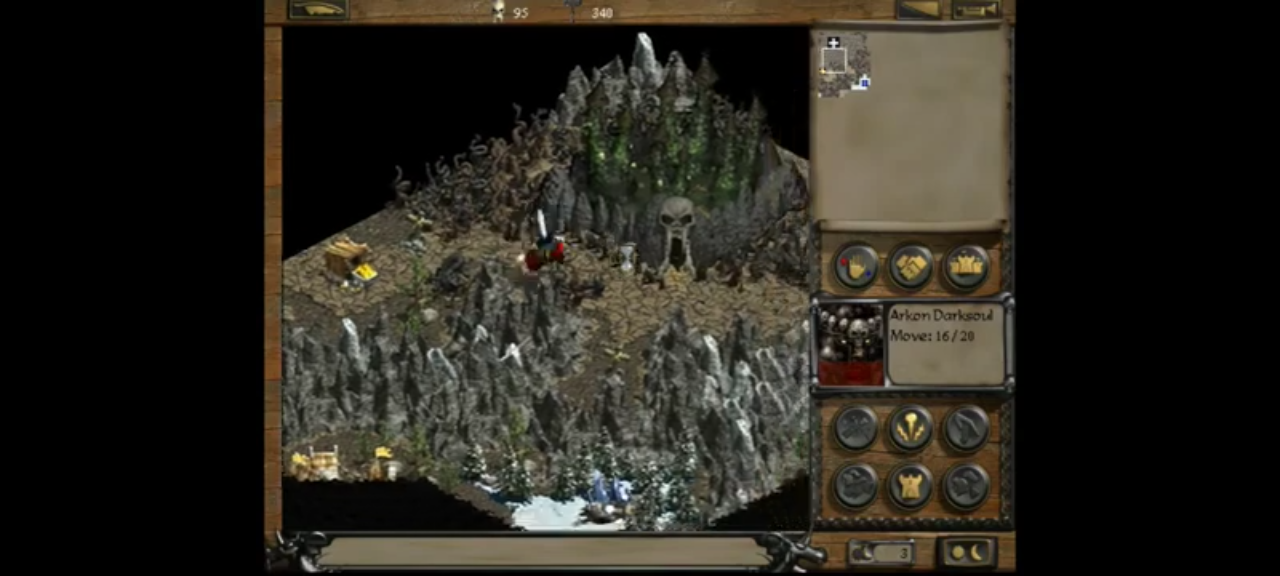Select Arkon Darksoul's skull portrait
The width and height of the screenshot is (1280, 576).
pos(851,345)
